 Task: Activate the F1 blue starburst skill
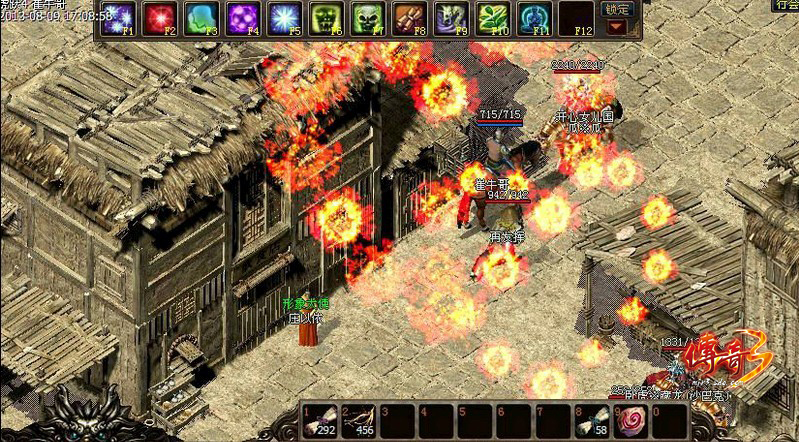click(x=118, y=18)
